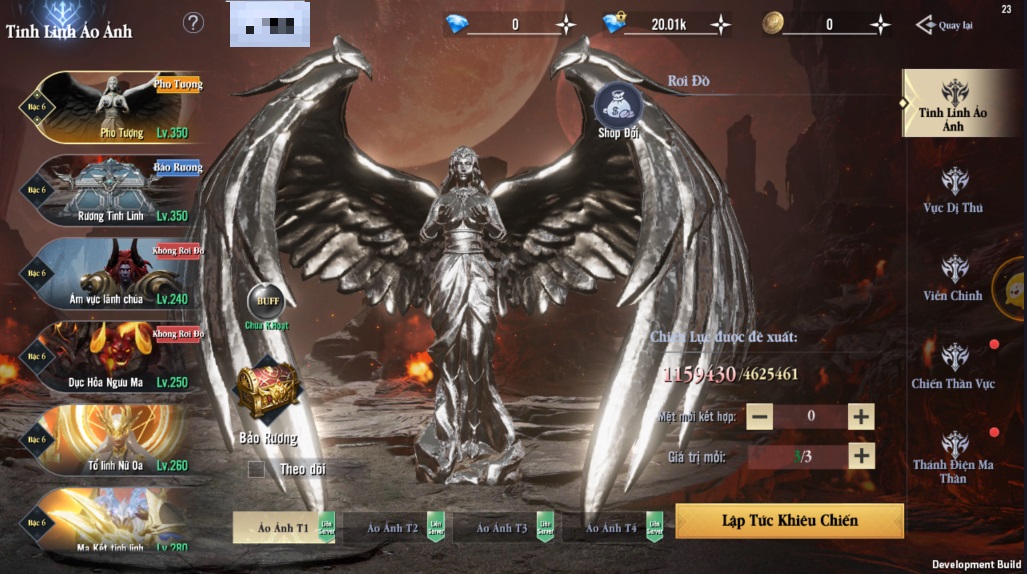Switch to the Ảo Ảnh T3 tab

[503, 527]
